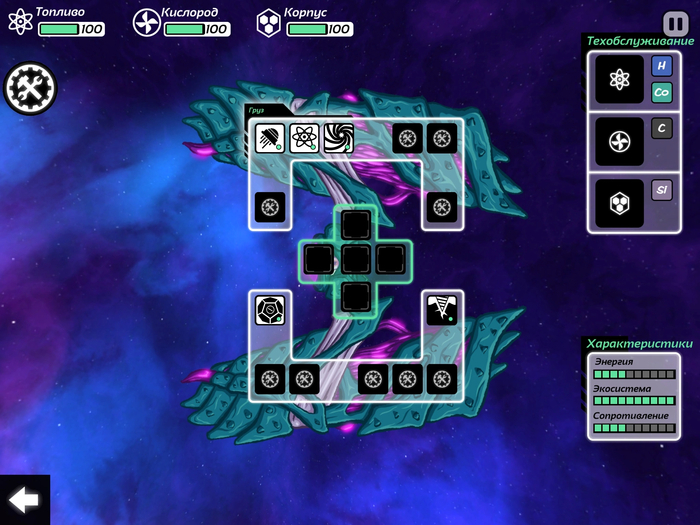Go back with the arrow button

click(x=23, y=500)
